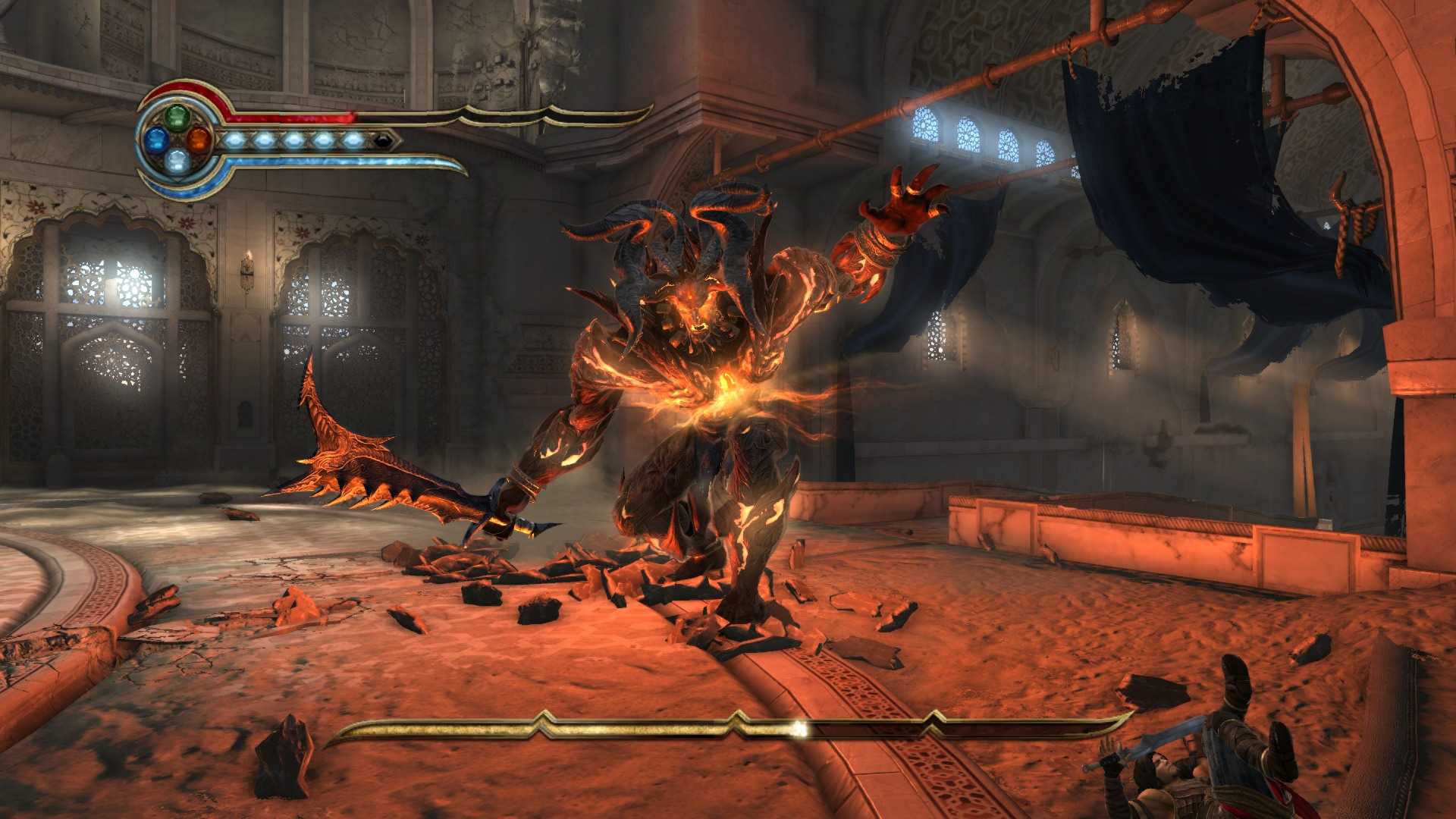Select the blue elemental power gem
This screenshot has height=819, width=1456.
coord(156,141)
